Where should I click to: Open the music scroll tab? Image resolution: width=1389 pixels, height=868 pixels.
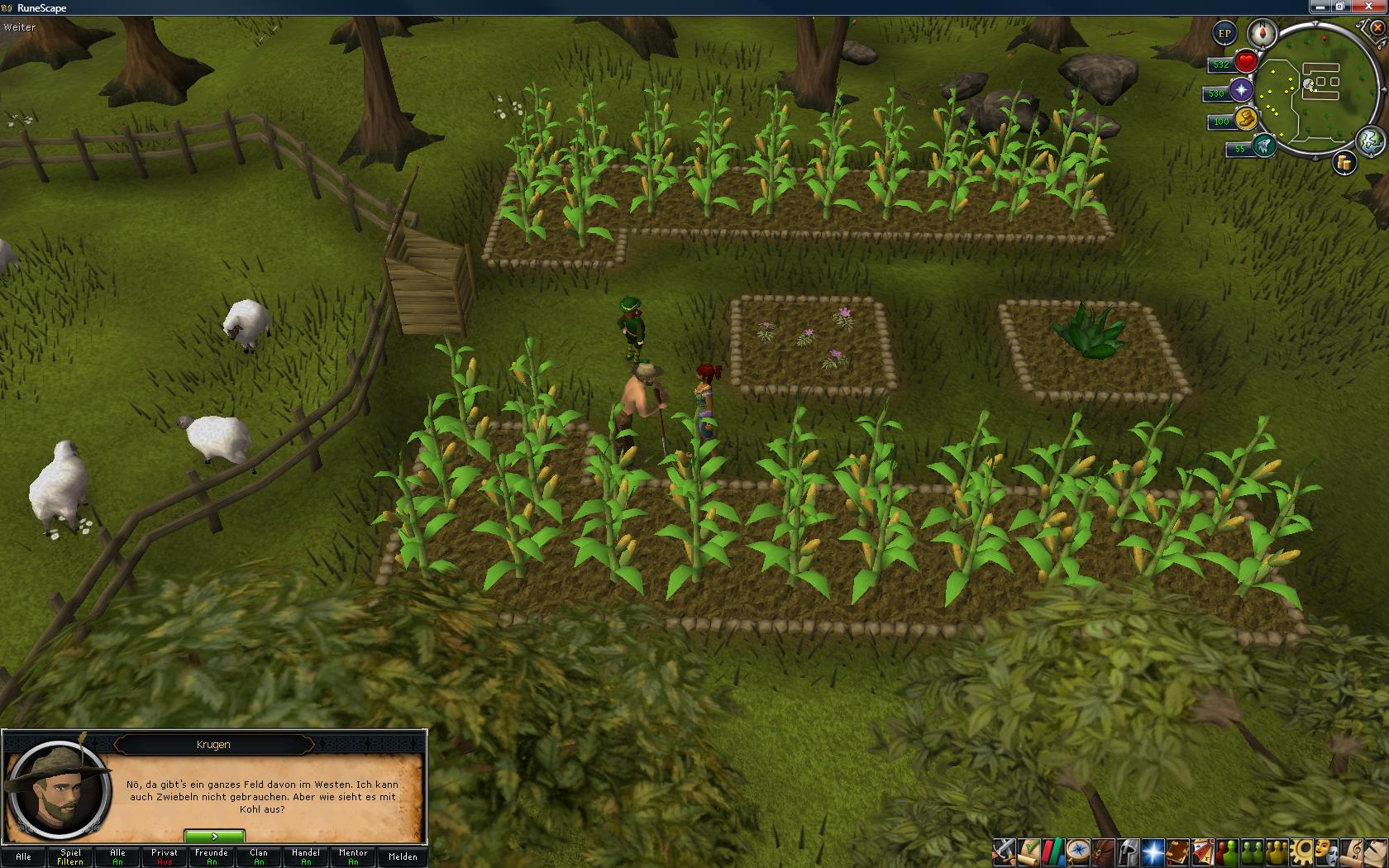pos(1353,851)
